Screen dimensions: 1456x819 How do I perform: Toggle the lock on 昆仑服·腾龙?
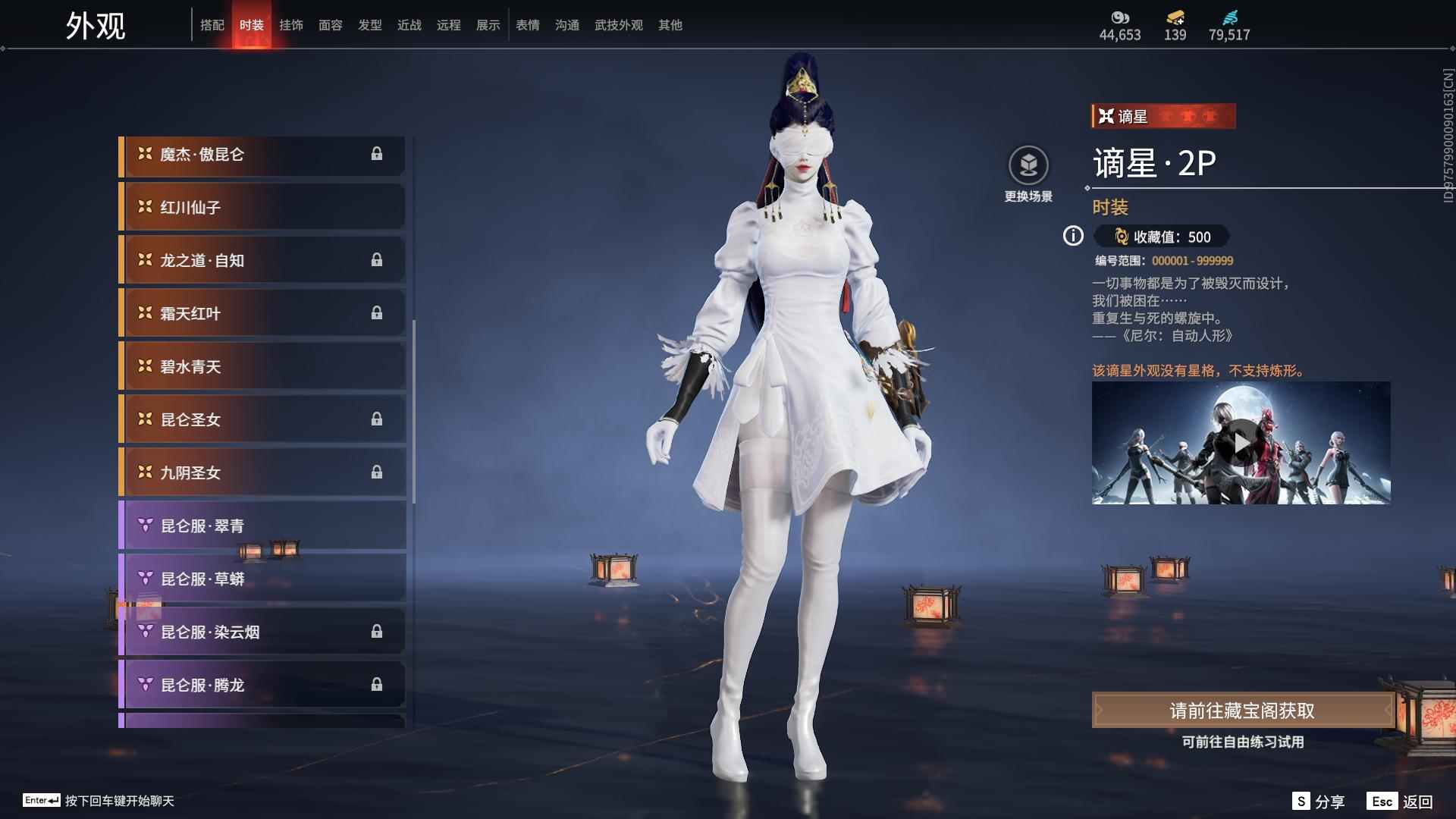[x=378, y=684]
